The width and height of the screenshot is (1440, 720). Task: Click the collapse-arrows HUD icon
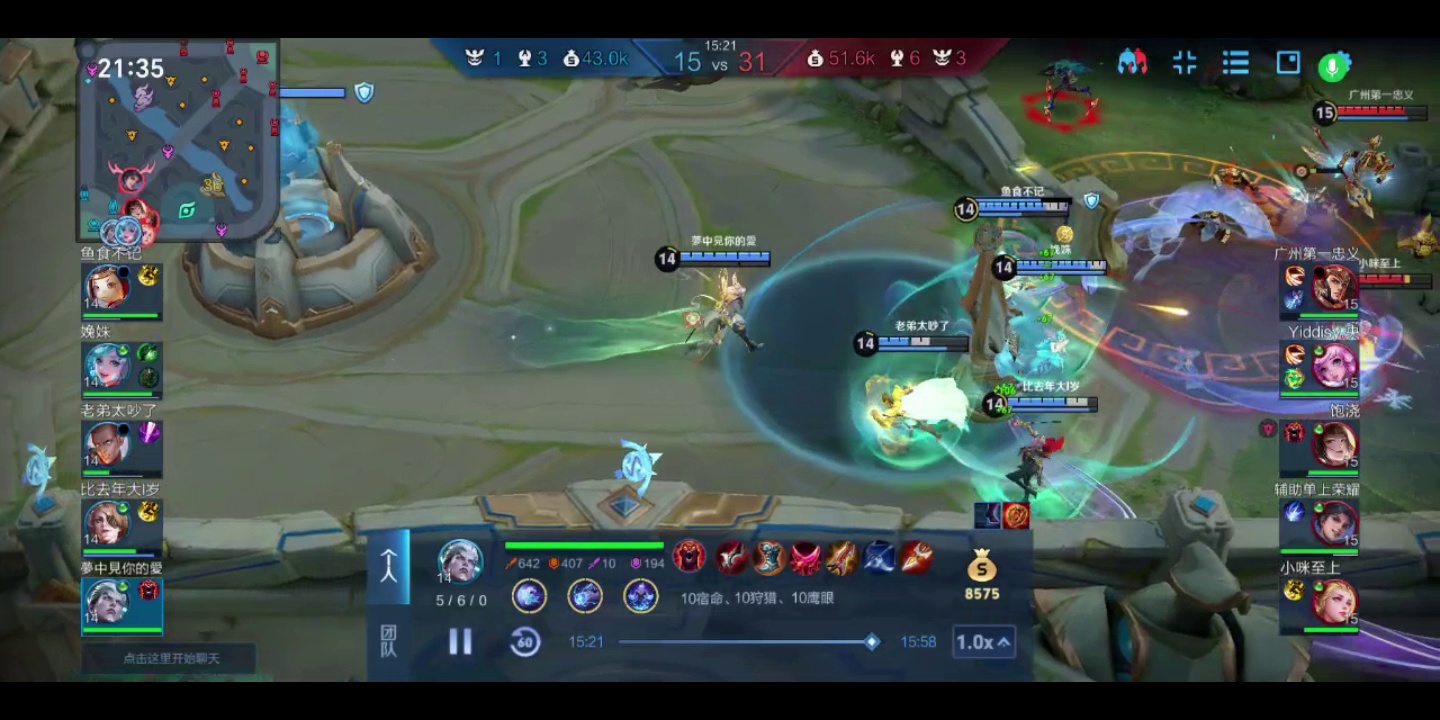point(1184,63)
